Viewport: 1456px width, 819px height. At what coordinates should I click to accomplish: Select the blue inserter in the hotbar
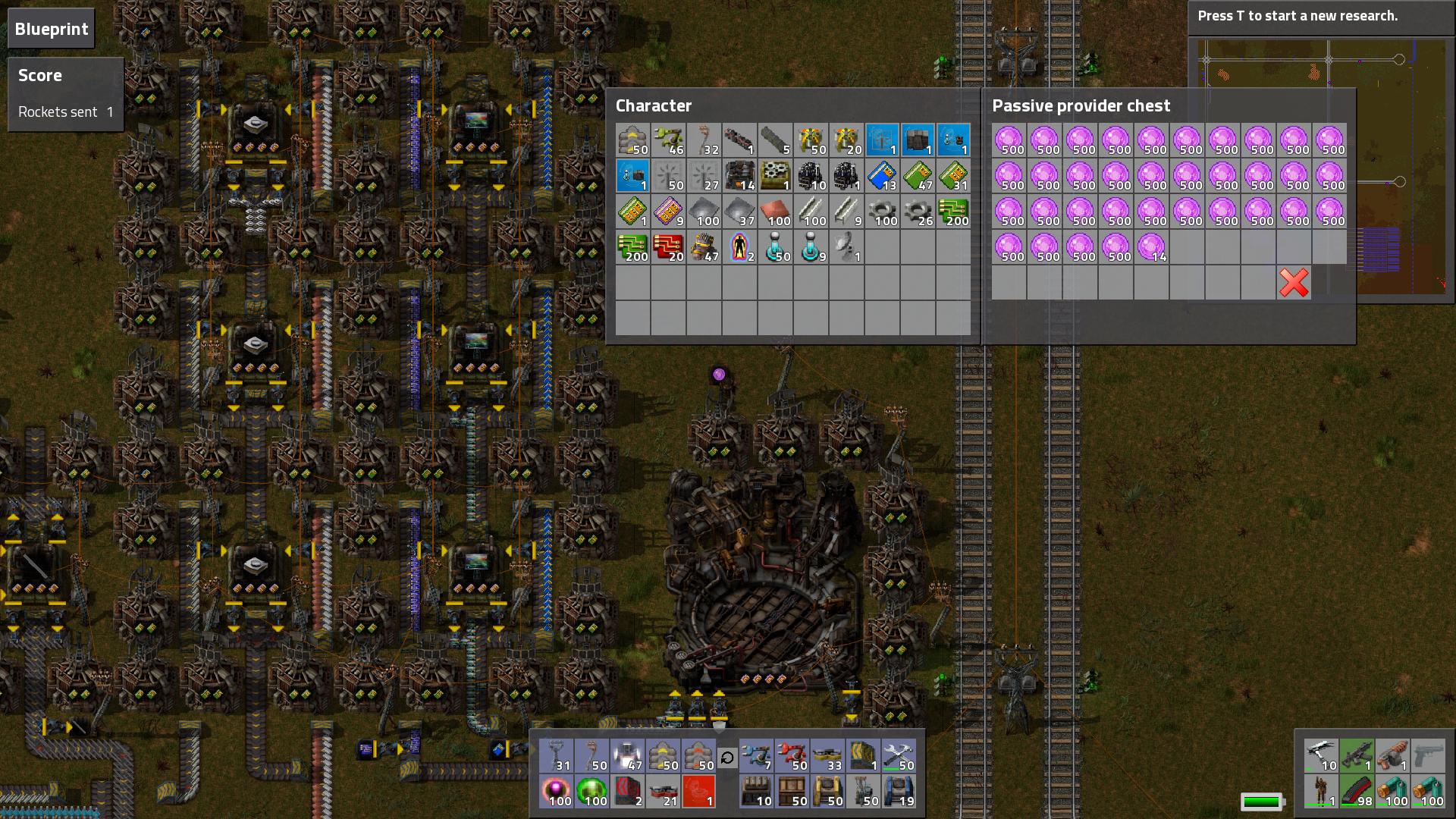pyautogui.click(x=756, y=757)
